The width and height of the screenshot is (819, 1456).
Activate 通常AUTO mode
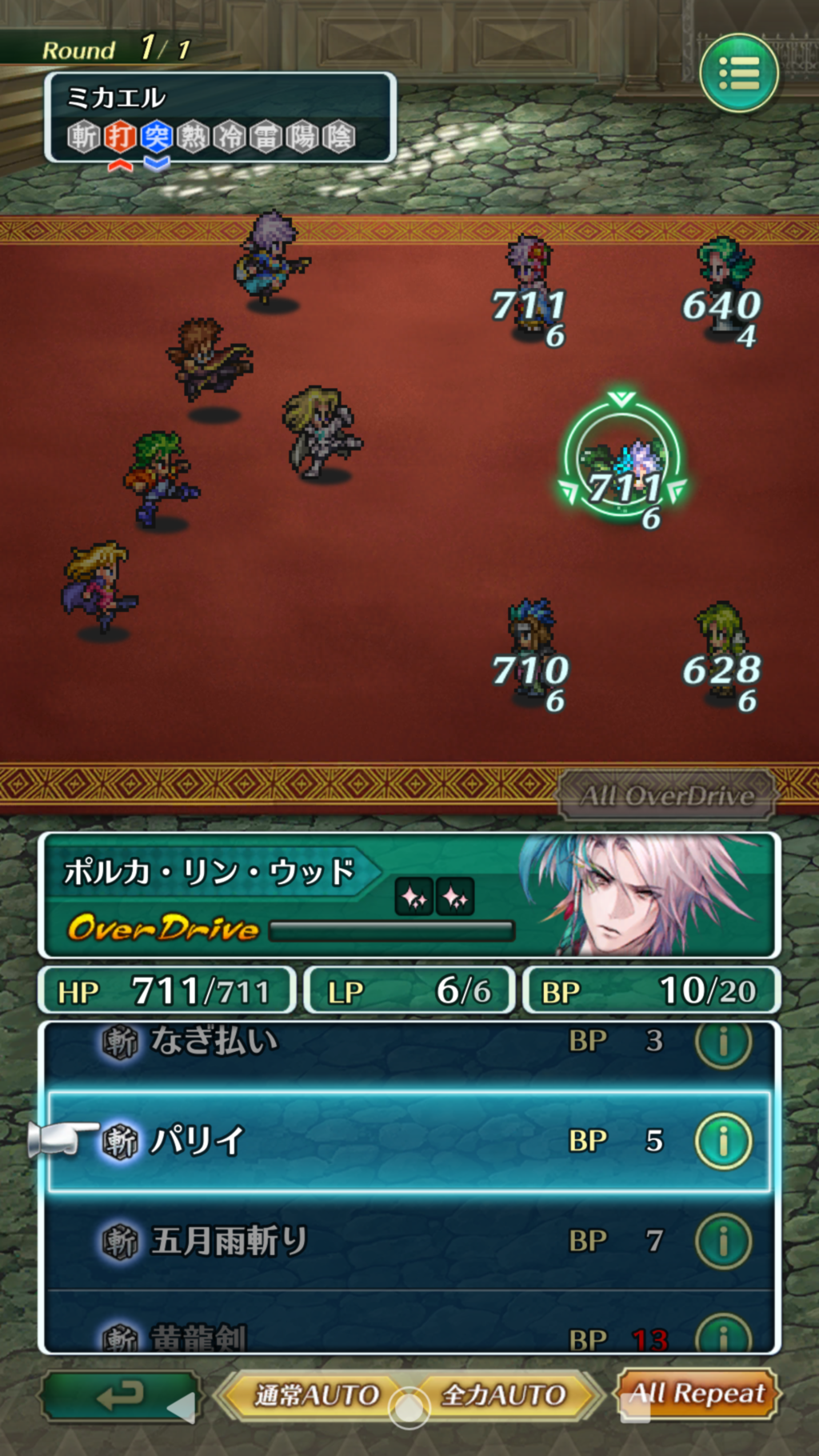pos(316,1395)
